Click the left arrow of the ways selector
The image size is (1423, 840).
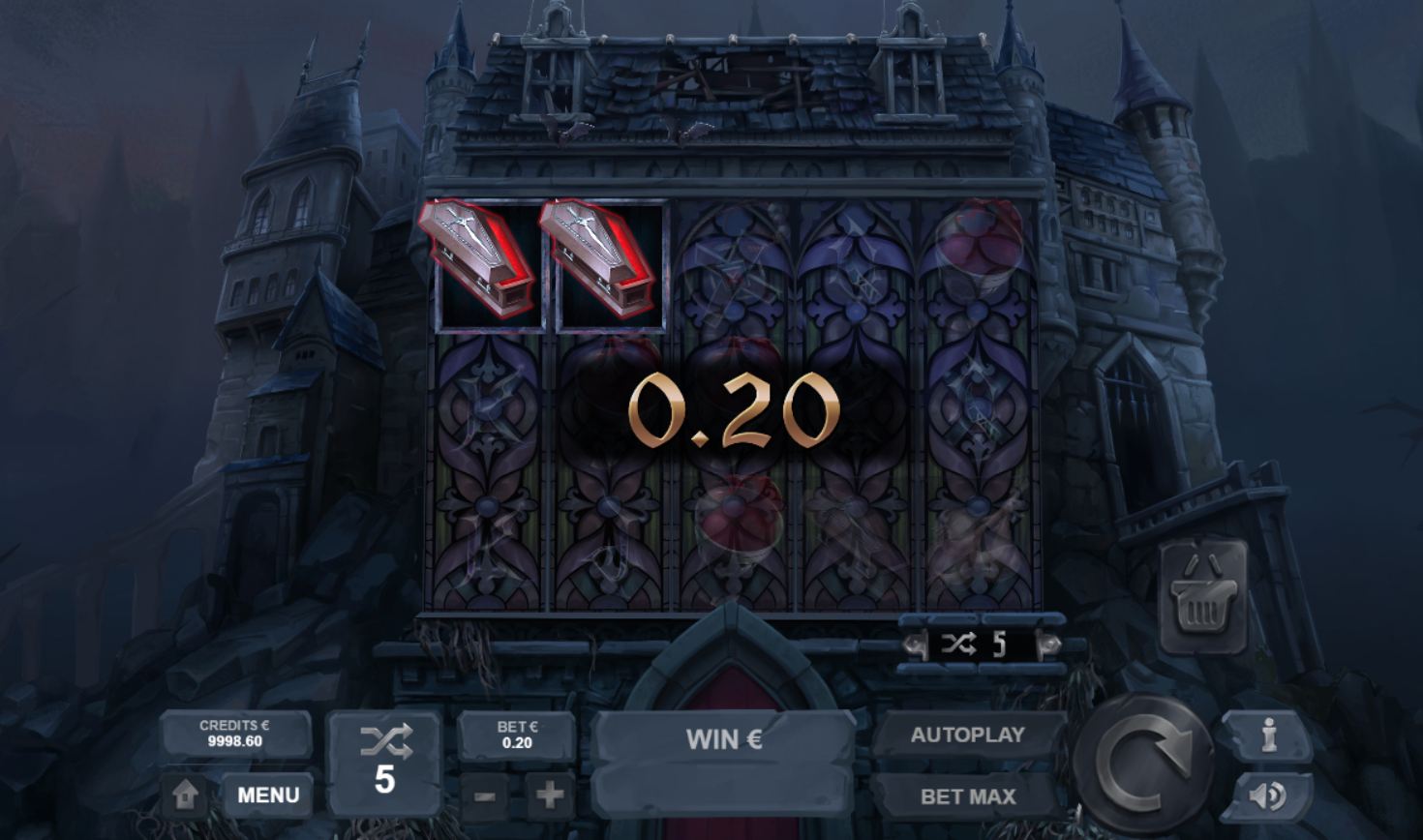point(913,645)
